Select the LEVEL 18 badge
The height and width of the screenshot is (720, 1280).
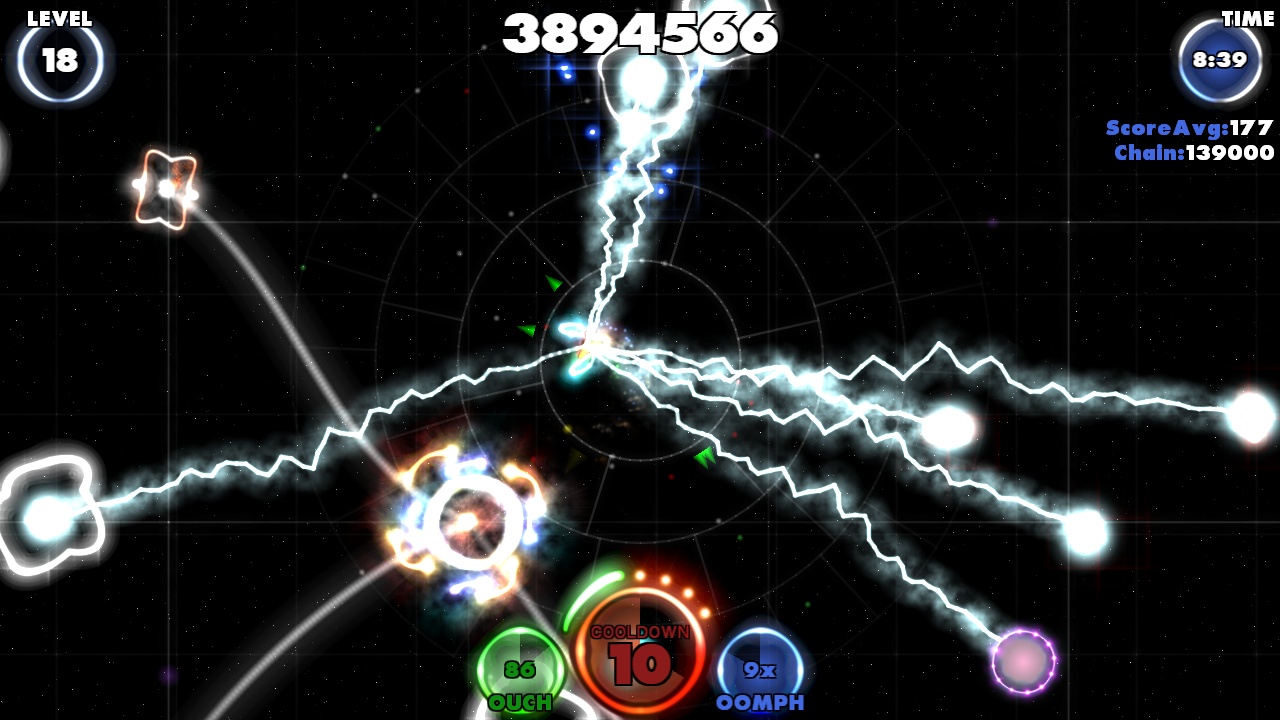tap(60, 60)
